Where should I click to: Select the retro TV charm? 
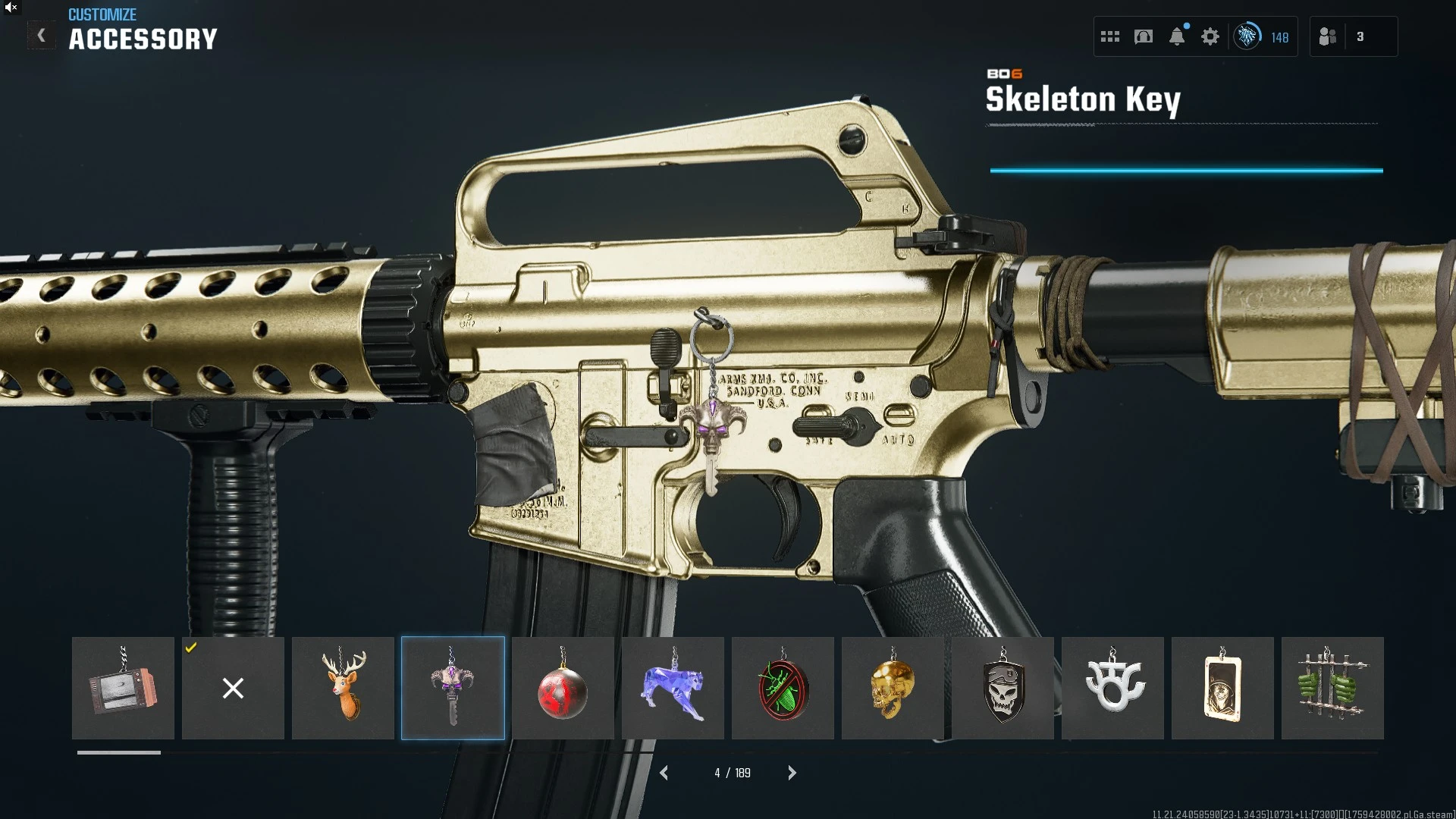(123, 688)
